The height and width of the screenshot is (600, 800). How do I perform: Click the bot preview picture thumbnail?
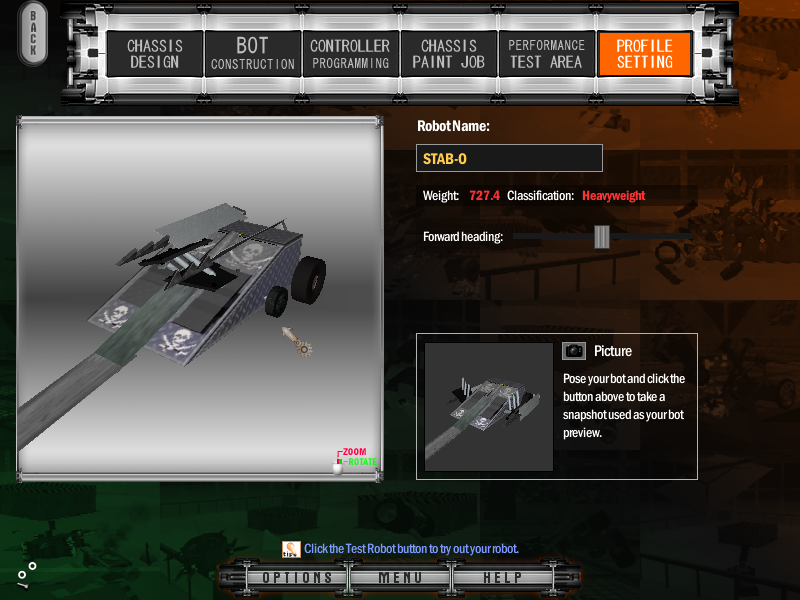pos(489,406)
